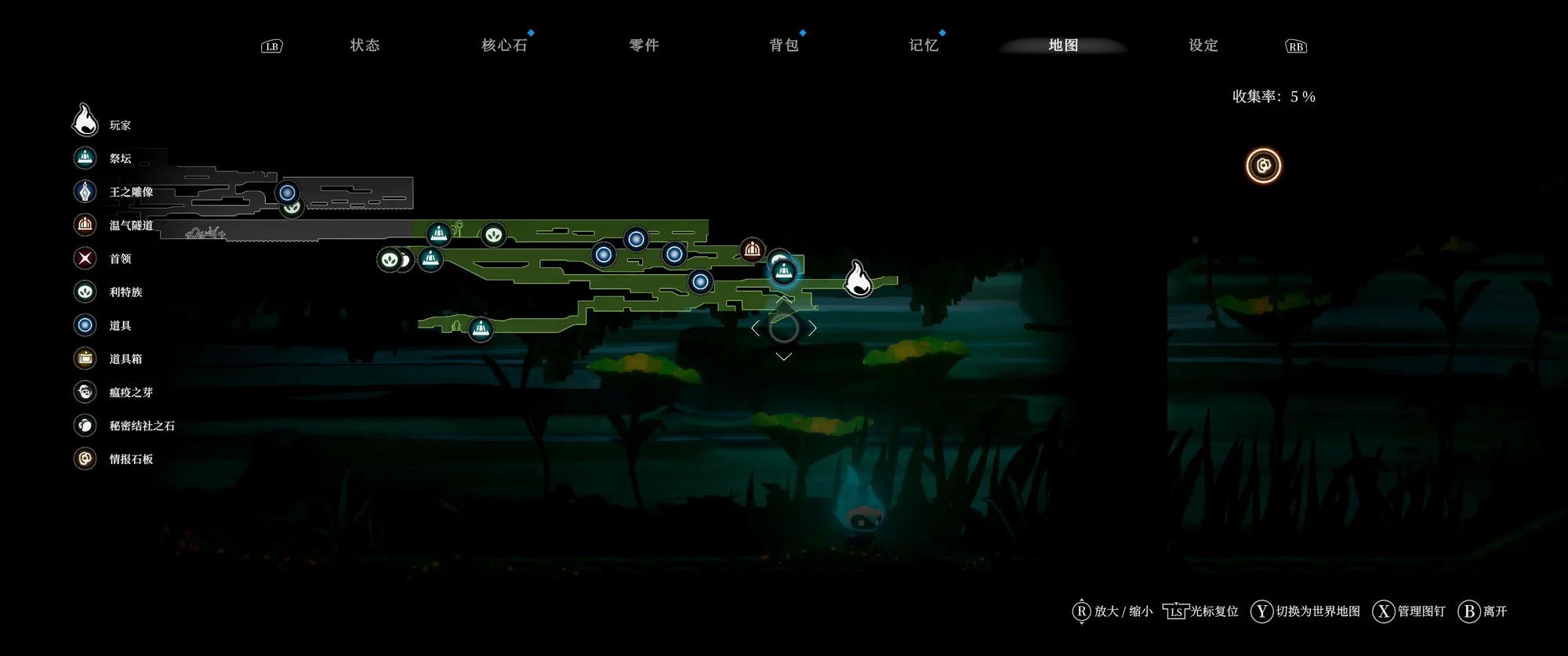Select the 地图 tab
This screenshot has height=656, width=1568.
pos(1063,45)
